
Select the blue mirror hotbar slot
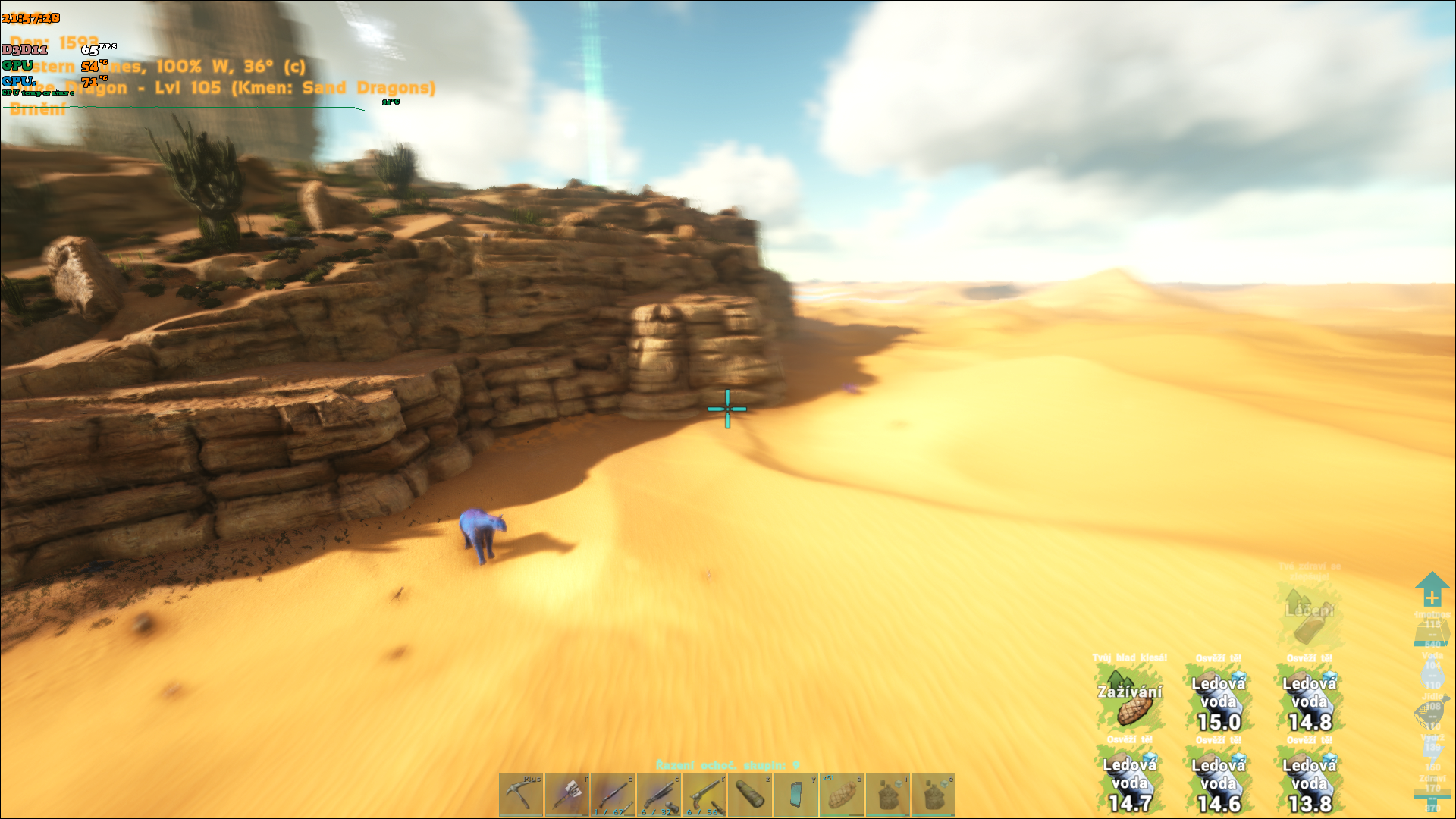(795, 795)
